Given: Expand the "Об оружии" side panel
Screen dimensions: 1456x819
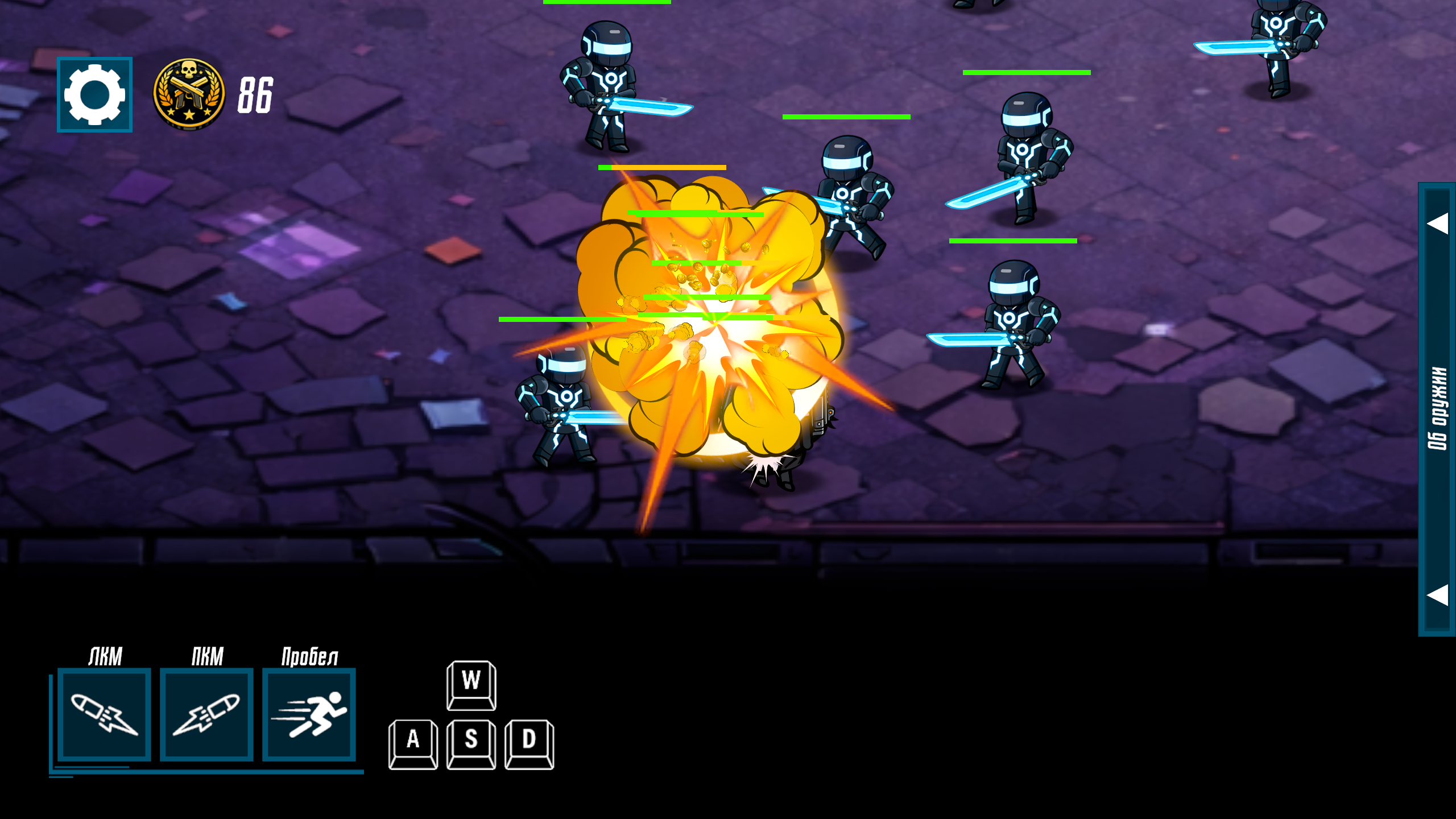Looking at the screenshot, I should (1437, 408).
